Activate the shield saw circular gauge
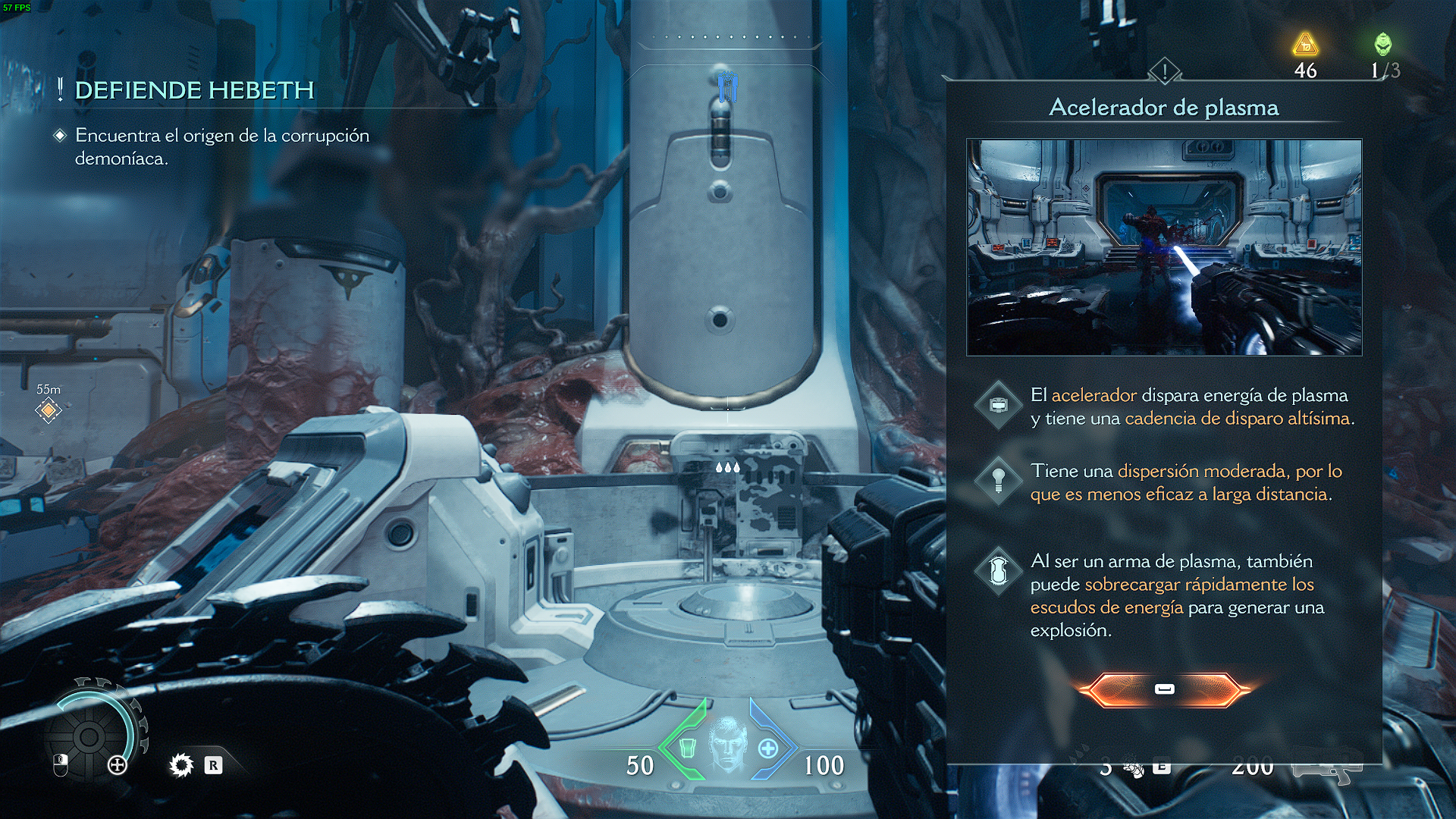 [89, 736]
